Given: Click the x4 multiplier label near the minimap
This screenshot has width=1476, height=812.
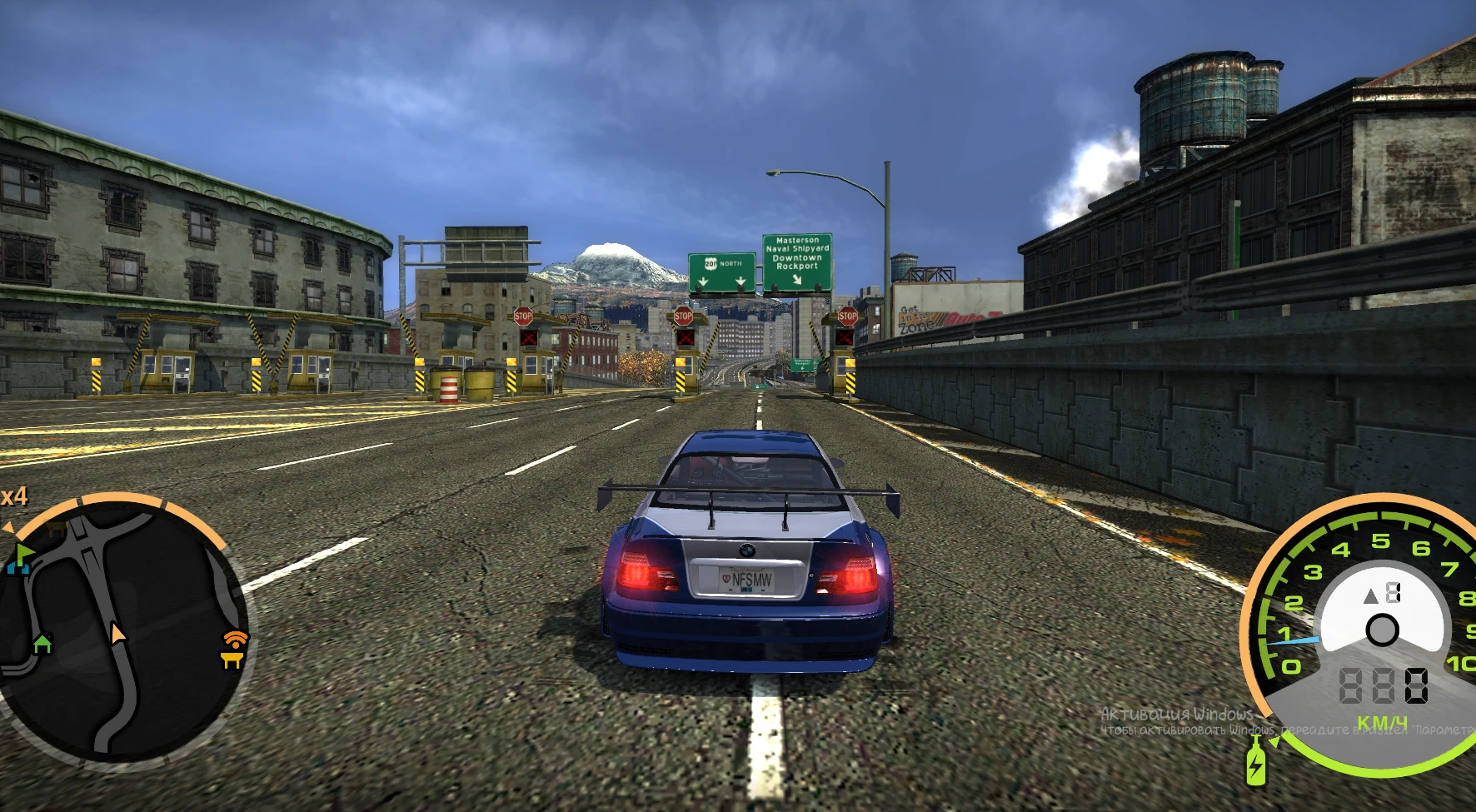Looking at the screenshot, I should coord(13,498).
